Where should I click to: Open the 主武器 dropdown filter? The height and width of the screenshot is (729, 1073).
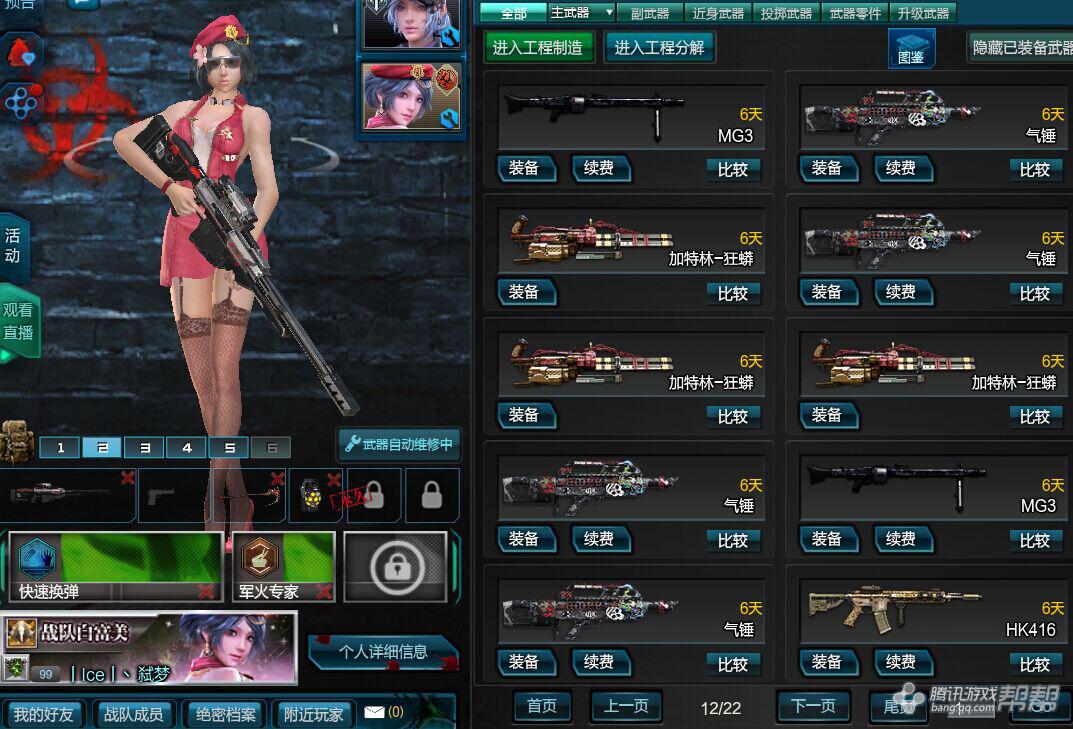581,13
